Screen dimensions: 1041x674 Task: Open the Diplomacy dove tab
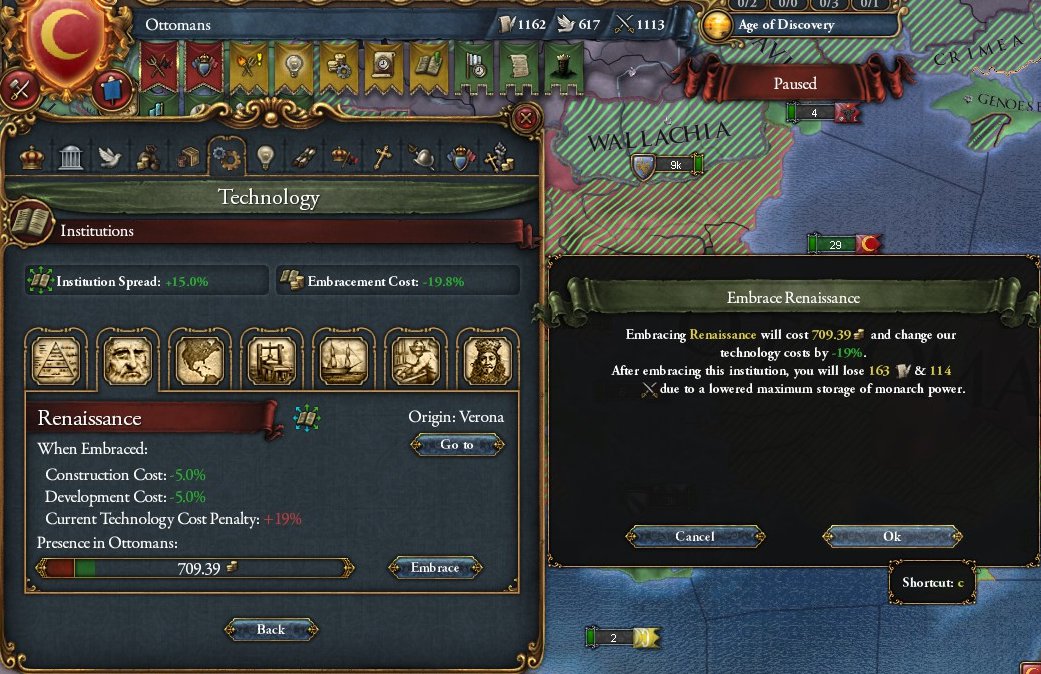(108, 157)
